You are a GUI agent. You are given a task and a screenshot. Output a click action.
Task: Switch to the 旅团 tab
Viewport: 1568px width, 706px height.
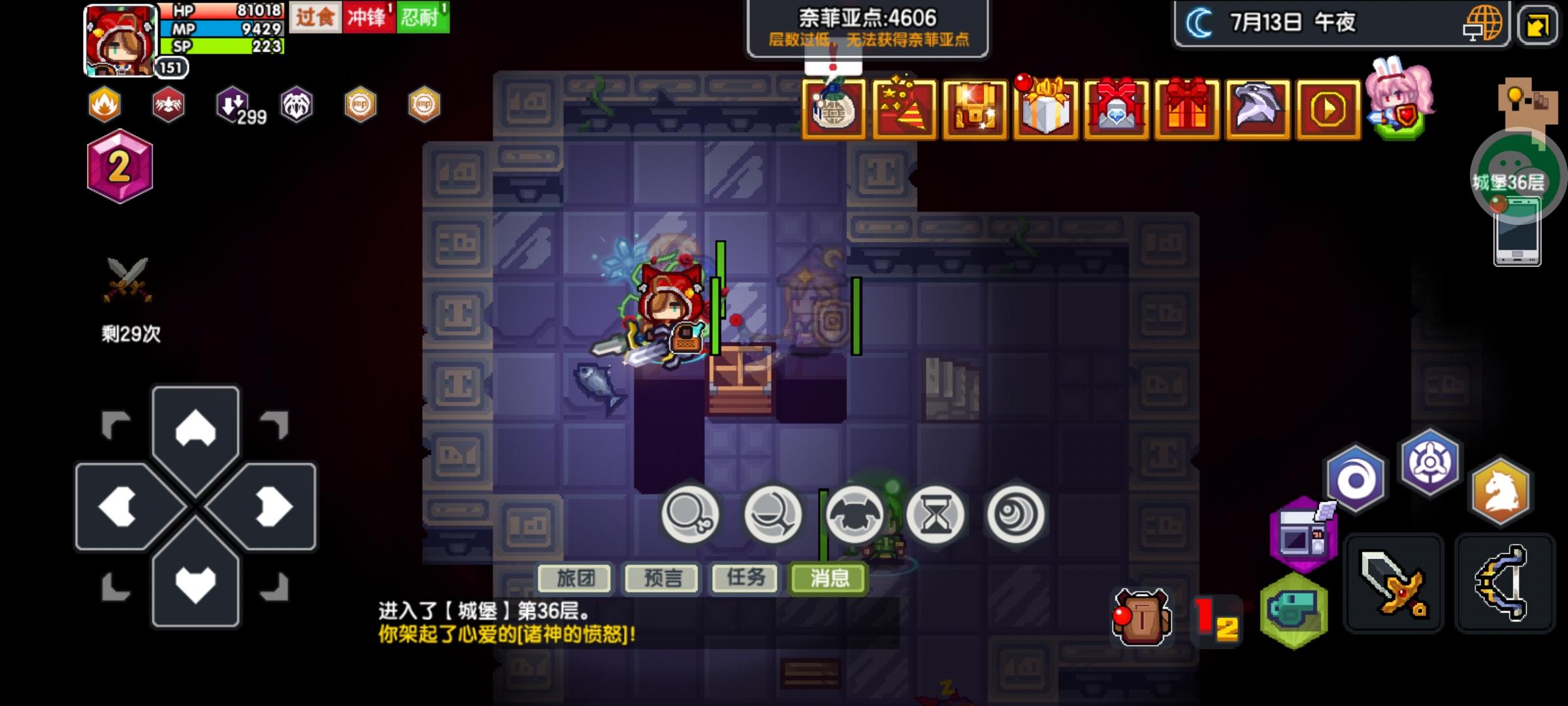pos(574,579)
